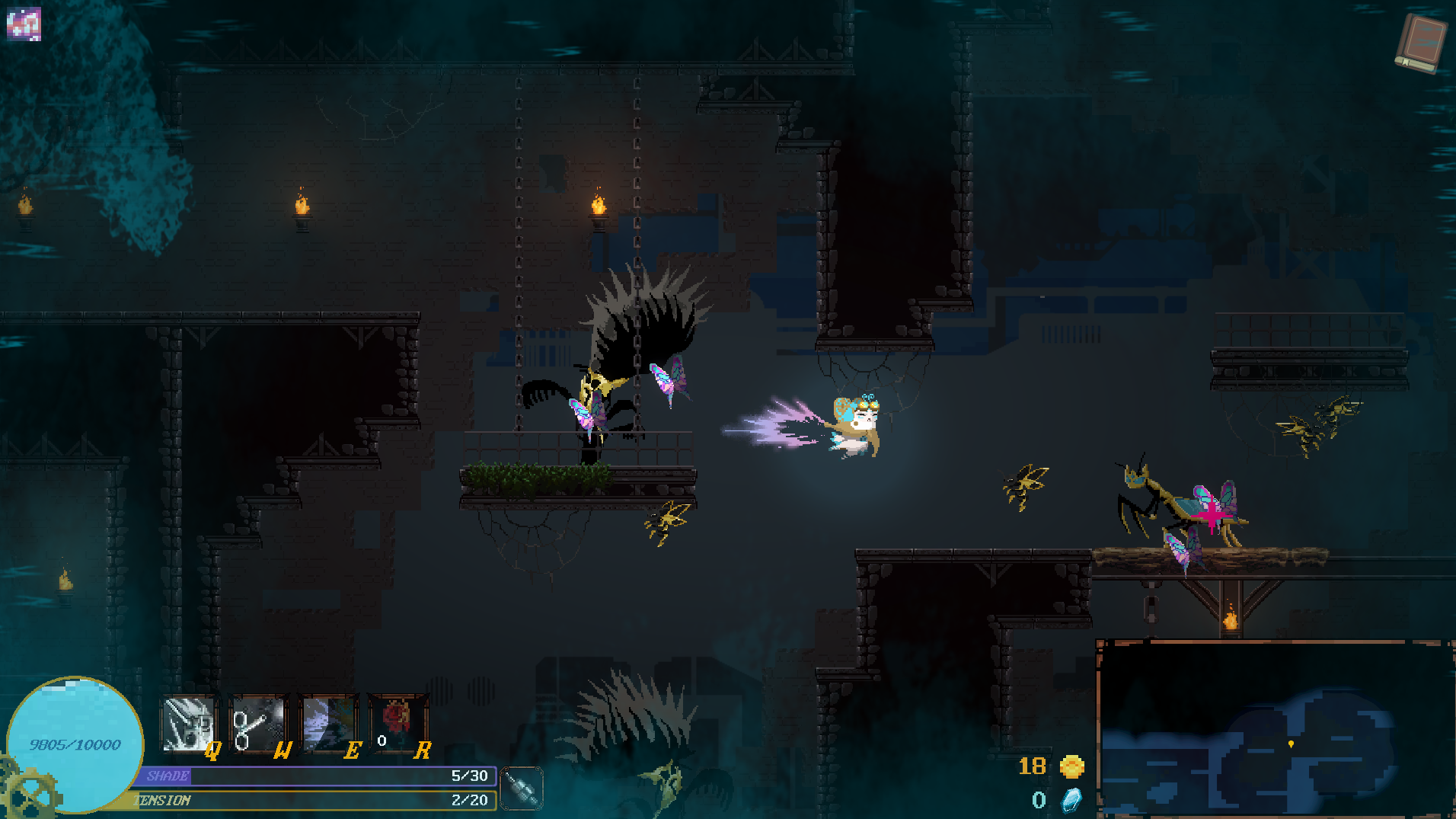This screenshot has width=1456, height=819.
Task: Use the scissors skill on W
Action: pyautogui.click(x=258, y=725)
